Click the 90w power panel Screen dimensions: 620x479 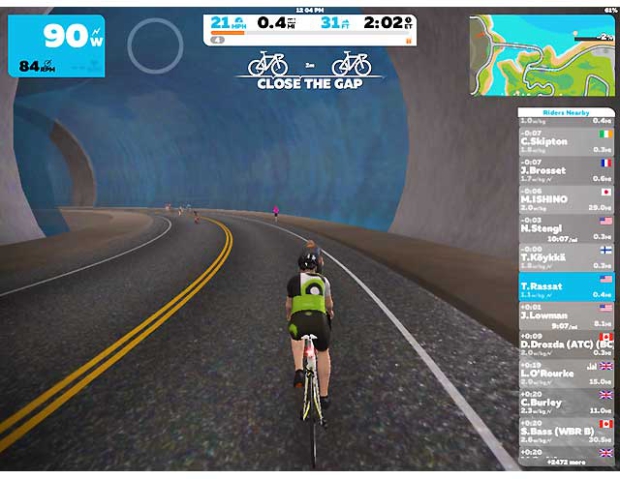pyautogui.click(x=56, y=45)
